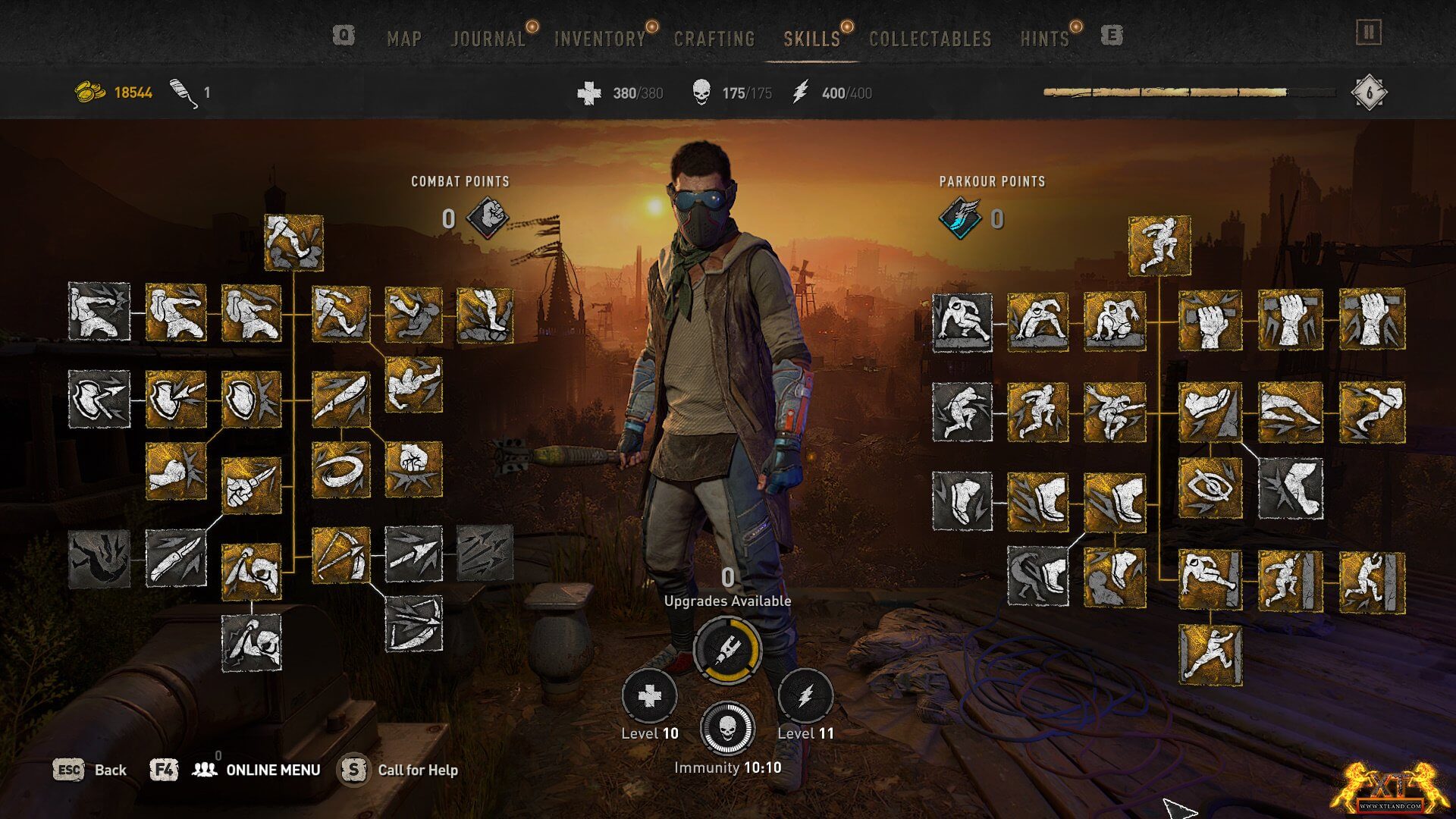Select the eye skill in parkour tree
Image resolution: width=1456 pixels, height=819 pixels.
[1210, 488]
